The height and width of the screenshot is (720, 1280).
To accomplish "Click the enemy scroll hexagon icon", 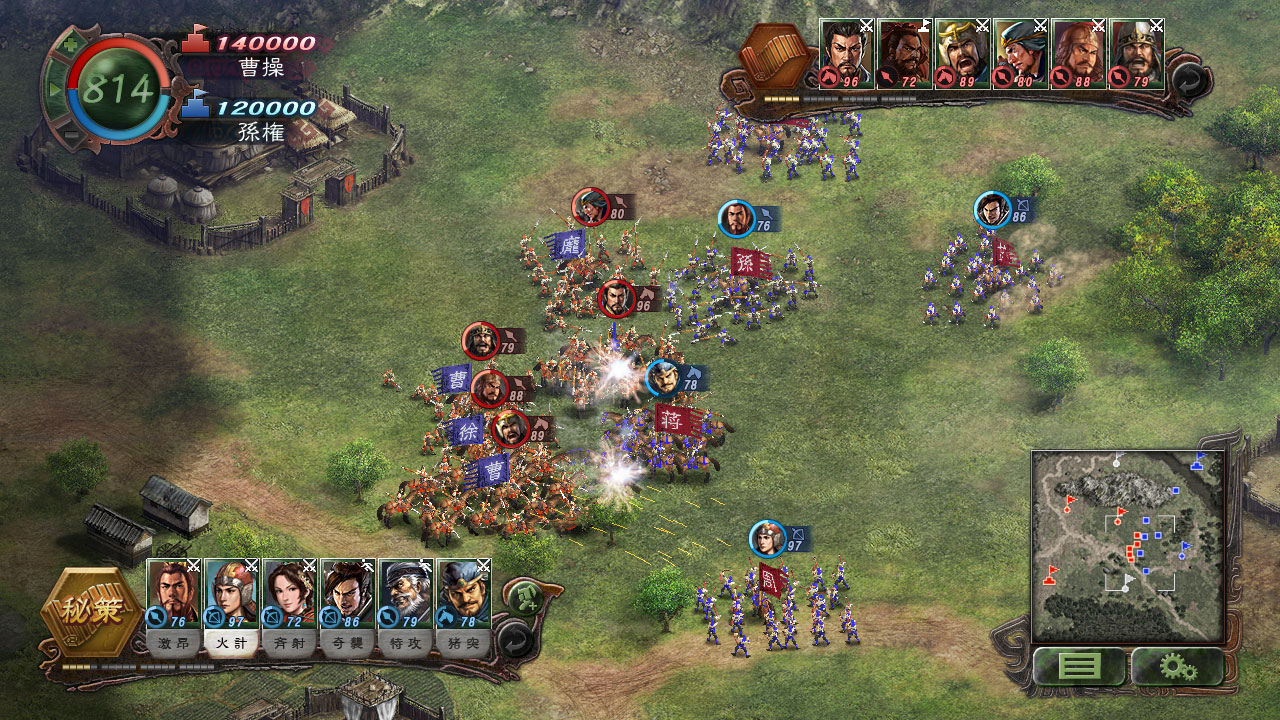I will pyautogui.click(x=777, y=57).
